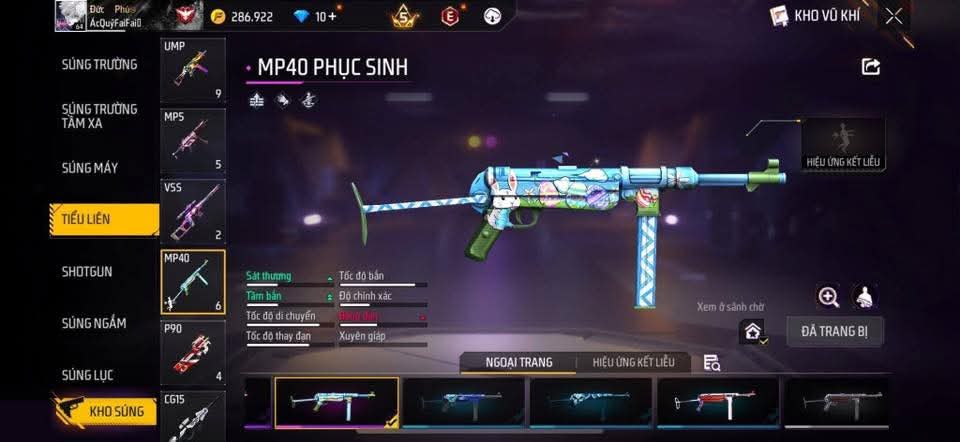Screen dimensions: 960x442
Task: Click the Đã Trang Bị button
Action: [x=834, y=331]
